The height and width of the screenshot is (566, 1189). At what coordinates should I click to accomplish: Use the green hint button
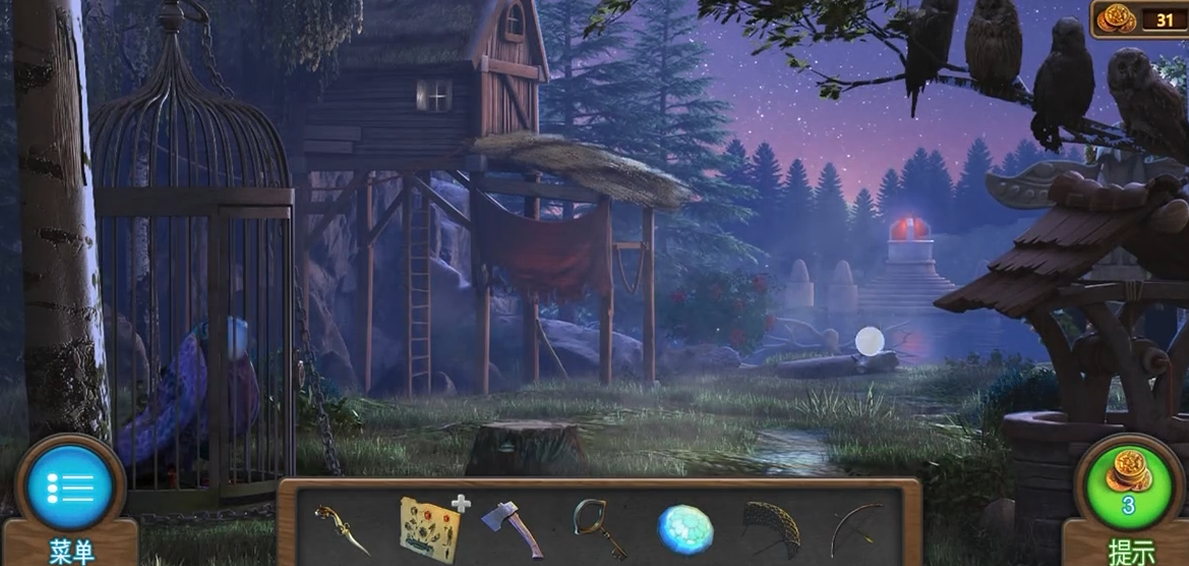point(1127,487)
